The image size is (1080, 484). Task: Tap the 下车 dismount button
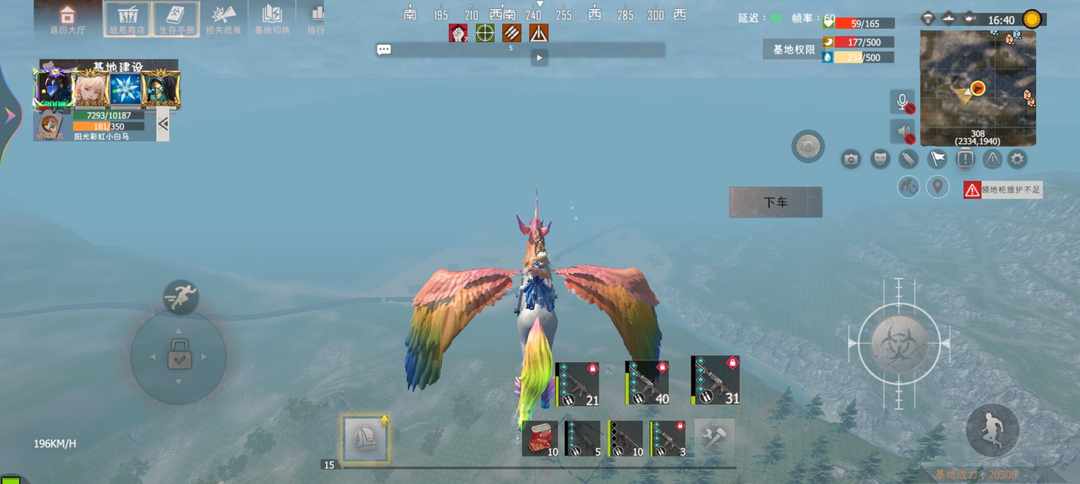(775, 202)
